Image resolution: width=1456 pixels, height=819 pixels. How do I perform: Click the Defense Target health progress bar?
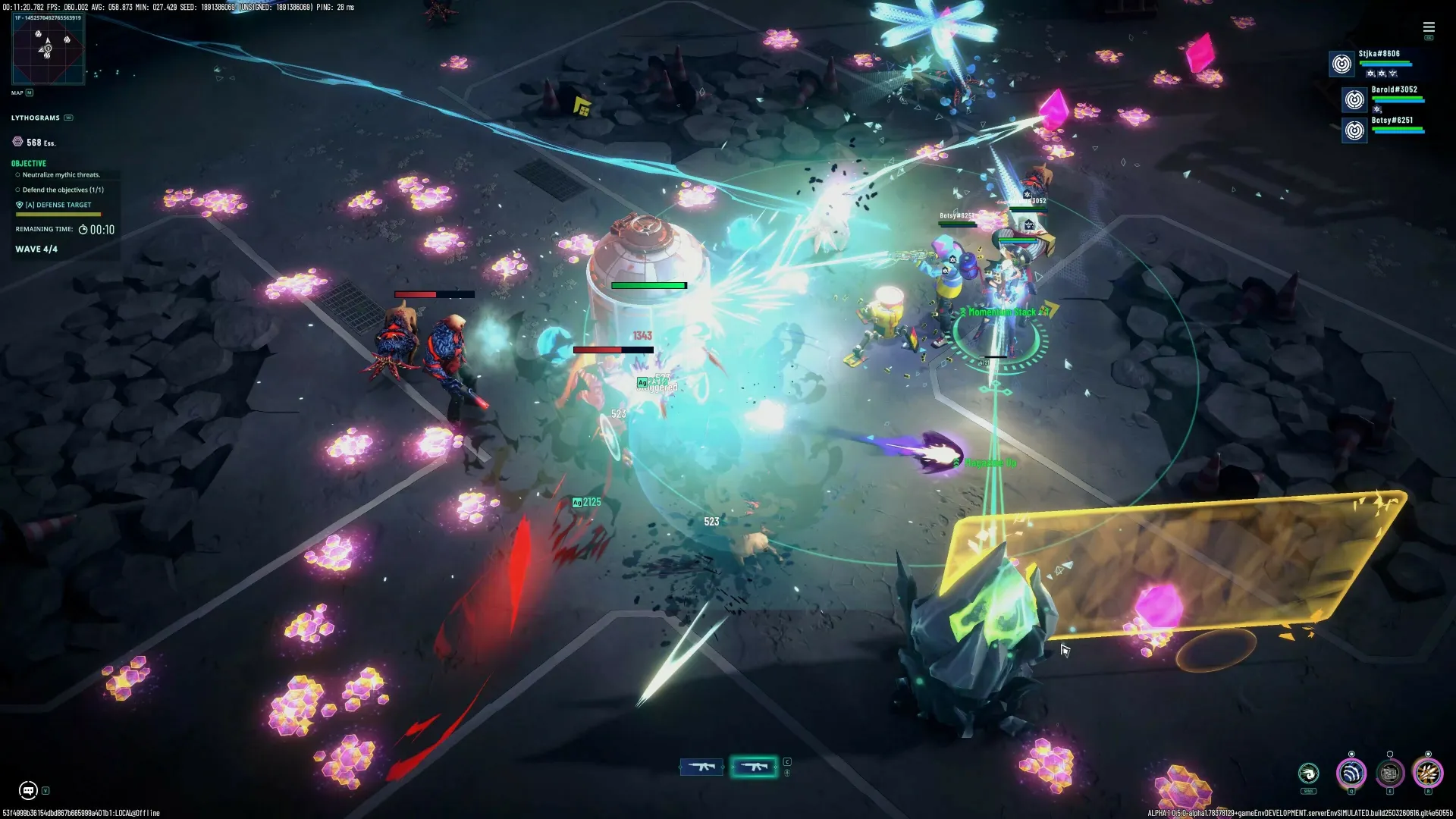pyautogui.click(x=58, y=215)
